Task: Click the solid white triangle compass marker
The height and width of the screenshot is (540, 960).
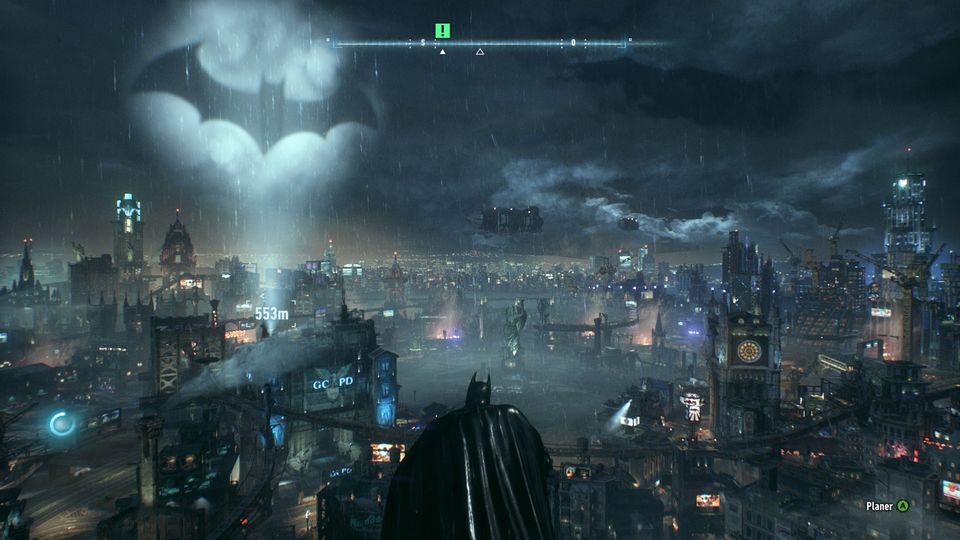Action: (442, 51)
